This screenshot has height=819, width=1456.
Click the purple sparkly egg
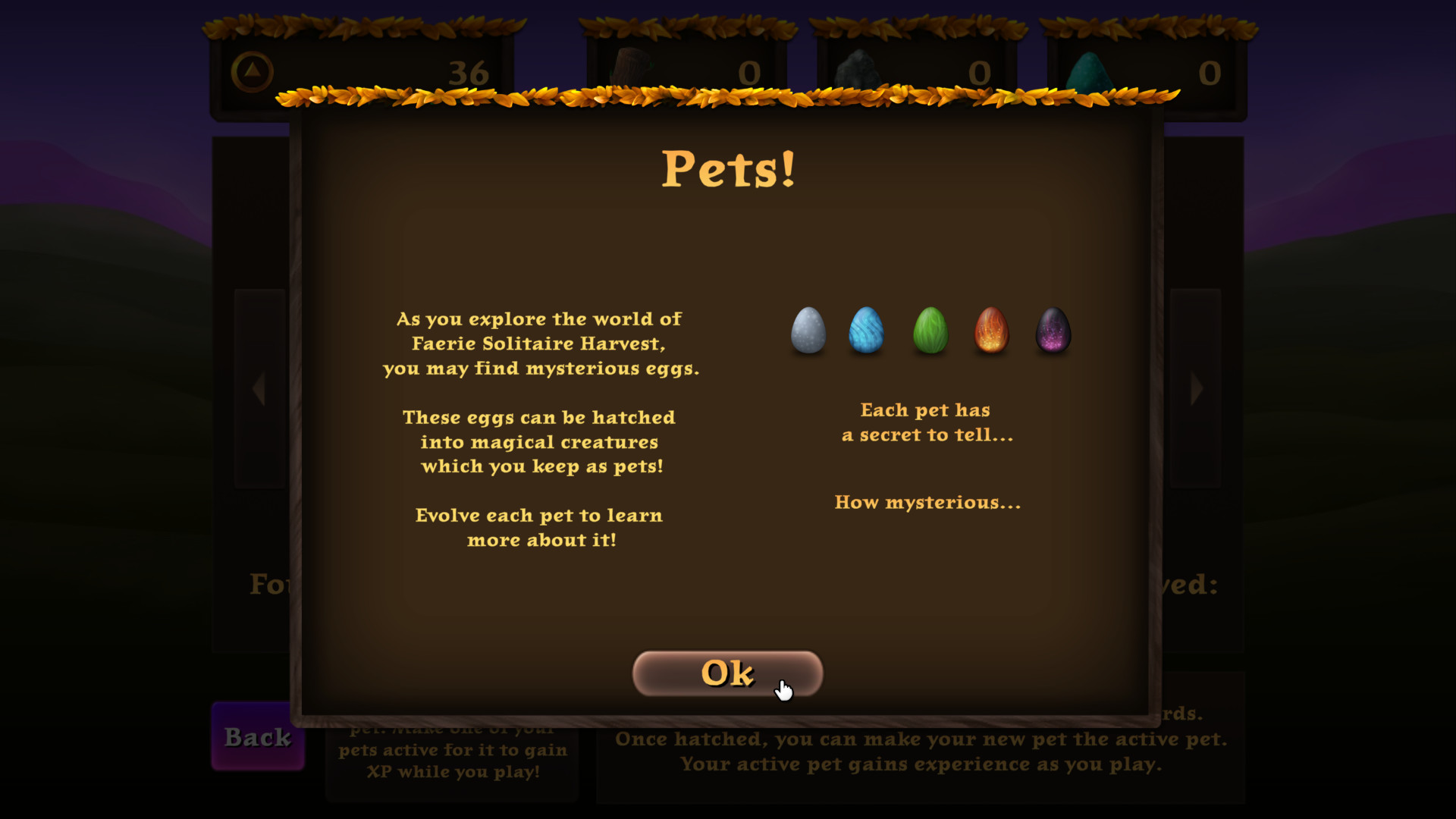pos(1053,331)
